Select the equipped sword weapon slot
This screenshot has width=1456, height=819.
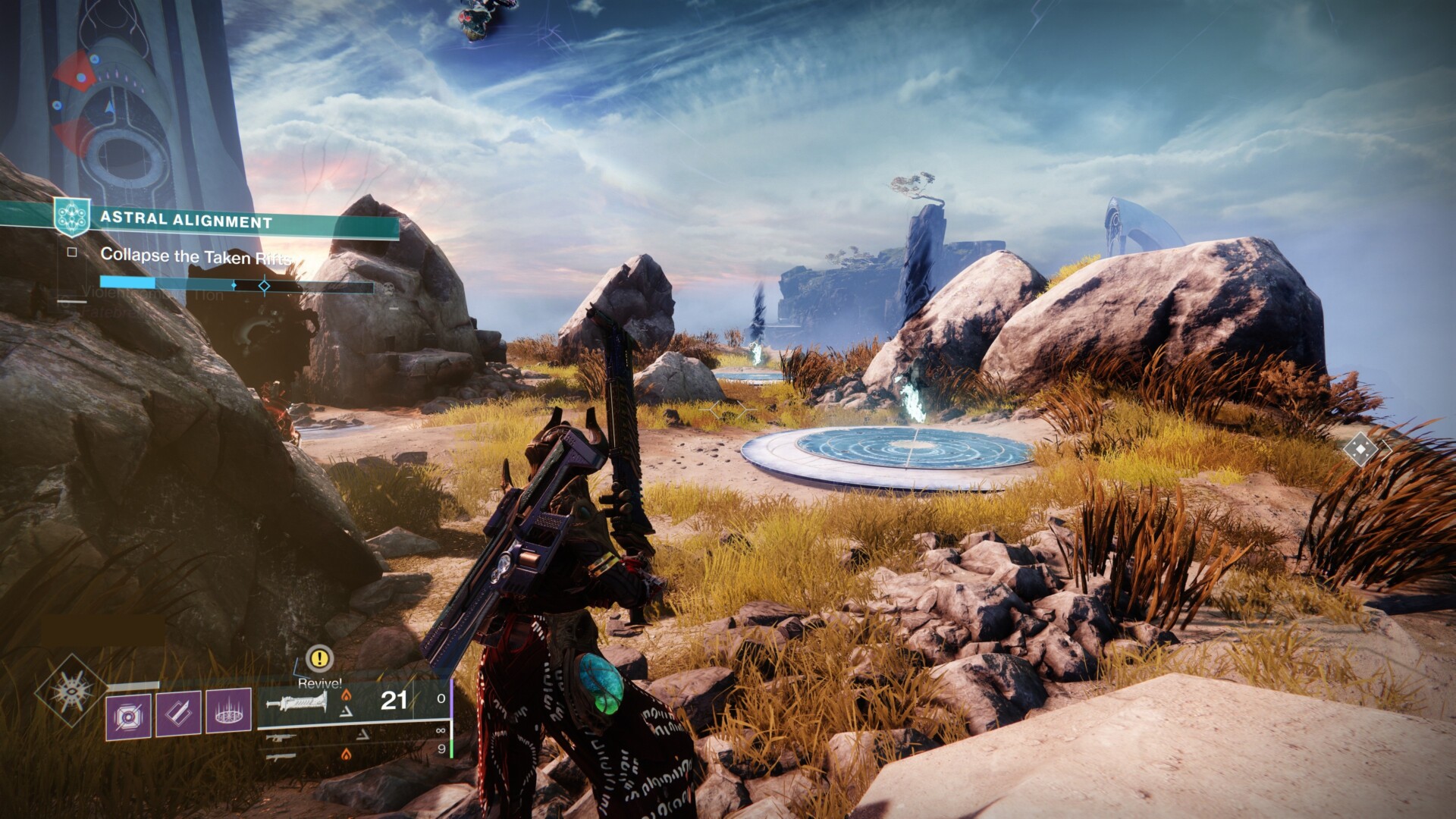(x=297, y=702)
